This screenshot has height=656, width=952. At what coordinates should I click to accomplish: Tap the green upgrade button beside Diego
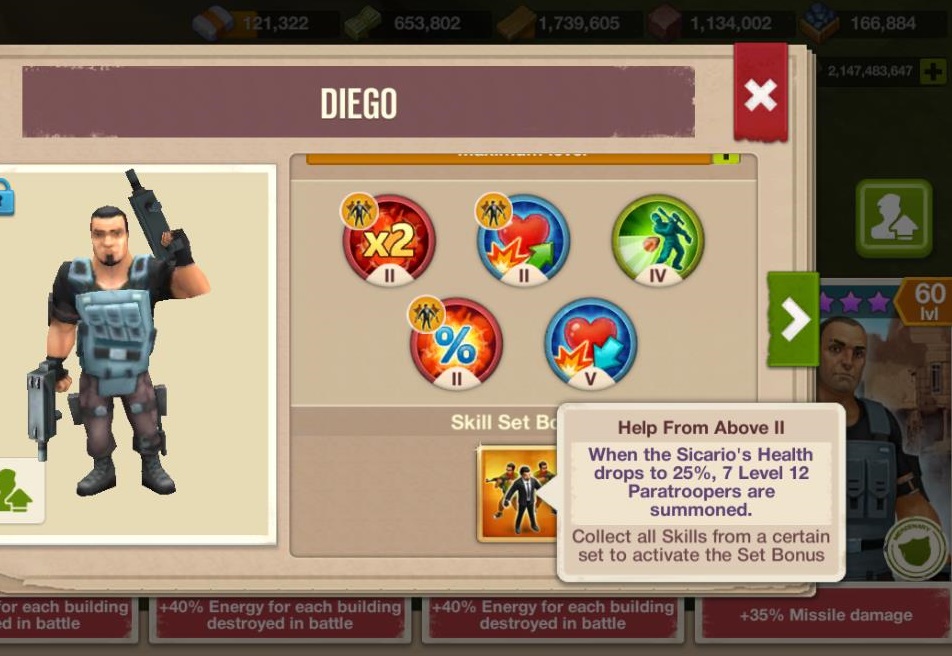[16, 490]
